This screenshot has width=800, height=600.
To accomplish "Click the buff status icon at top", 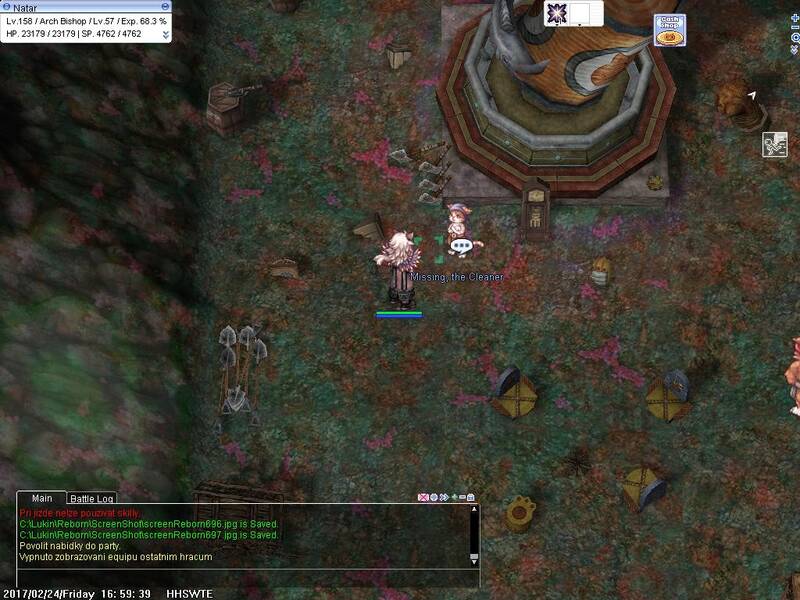I will point(557,13).
